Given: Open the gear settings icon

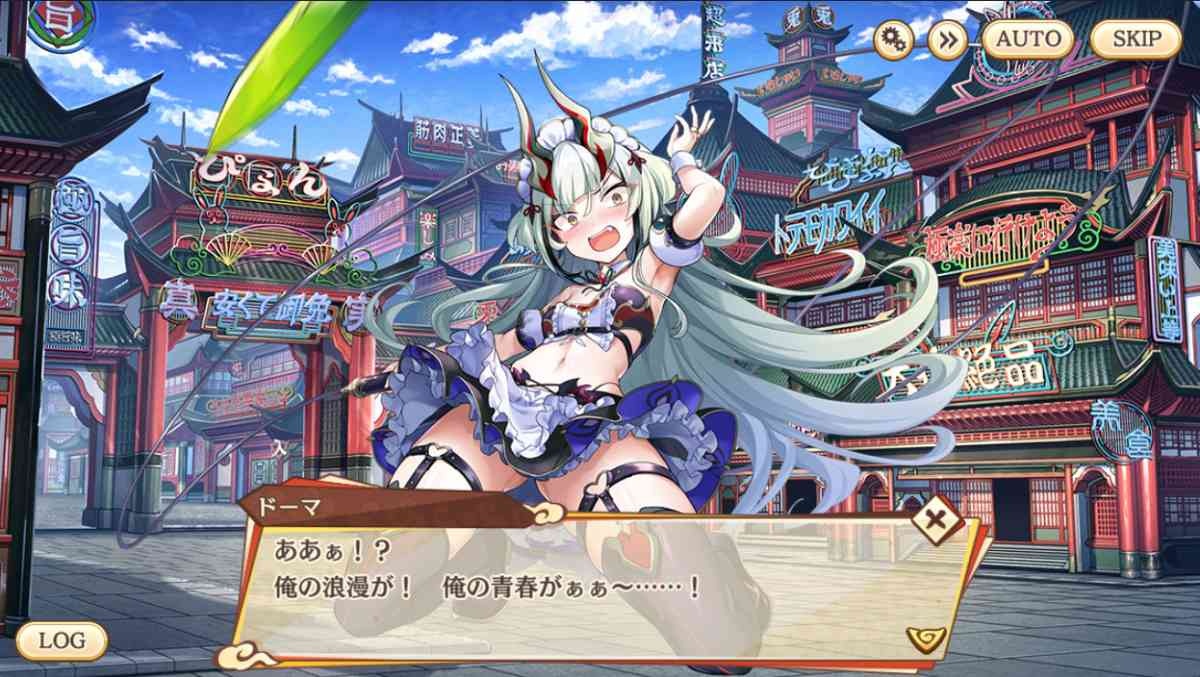Looking at the screenshot, I should pyautogui.click(x=893, y=40).
